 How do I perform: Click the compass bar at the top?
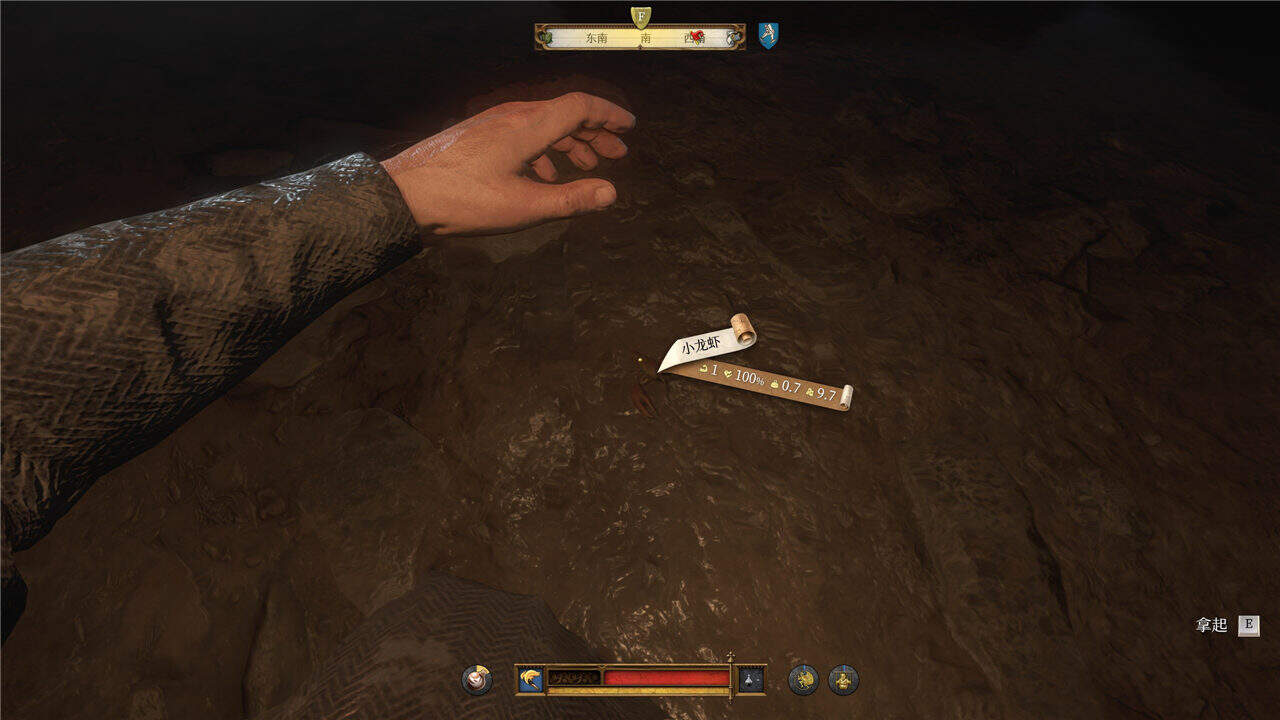click(640, 38)
